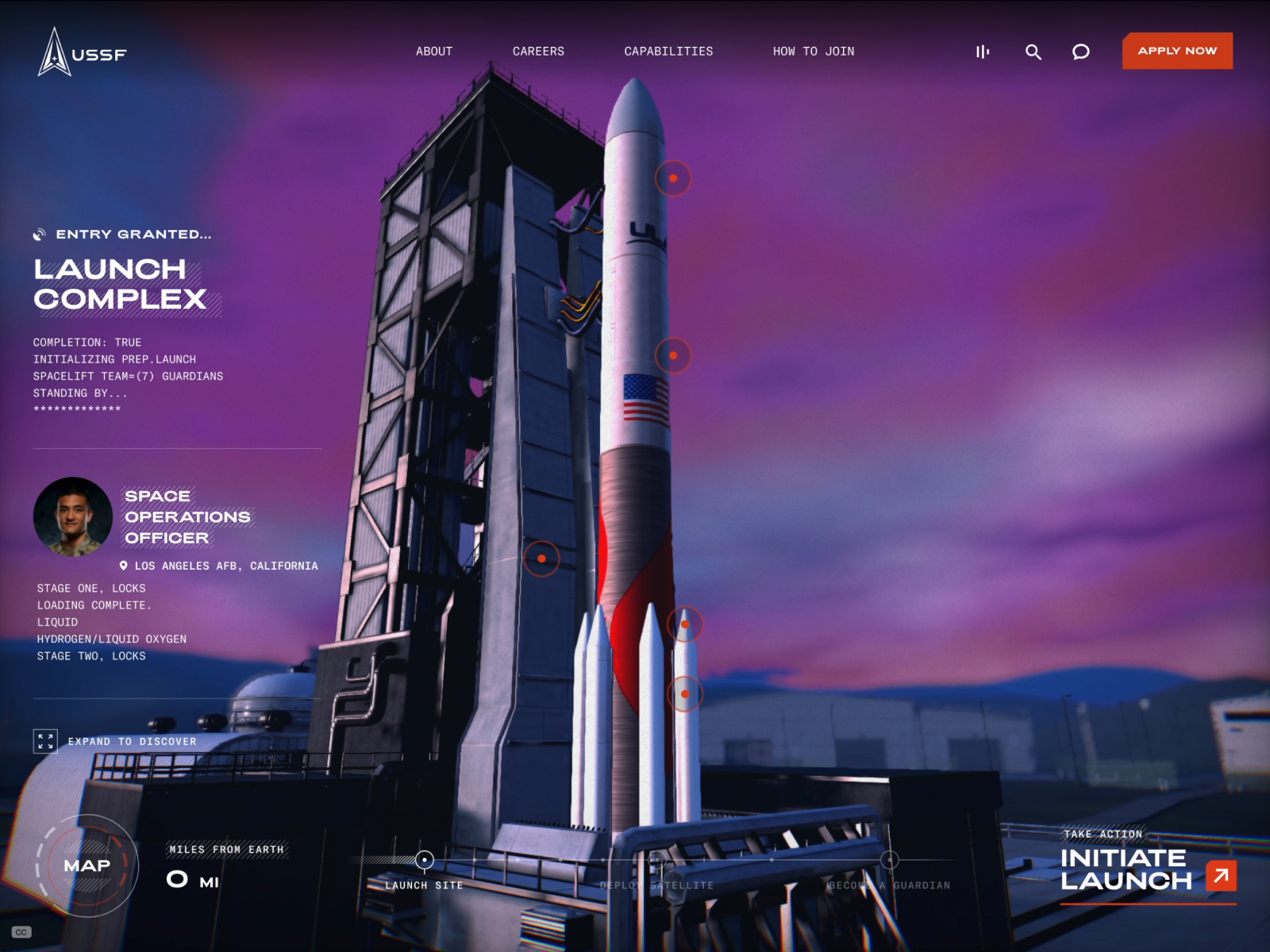The width and height of the screenshot is (1270, 952).
Task: Select the hotspot on the launch tower
Action: (542, 558)
